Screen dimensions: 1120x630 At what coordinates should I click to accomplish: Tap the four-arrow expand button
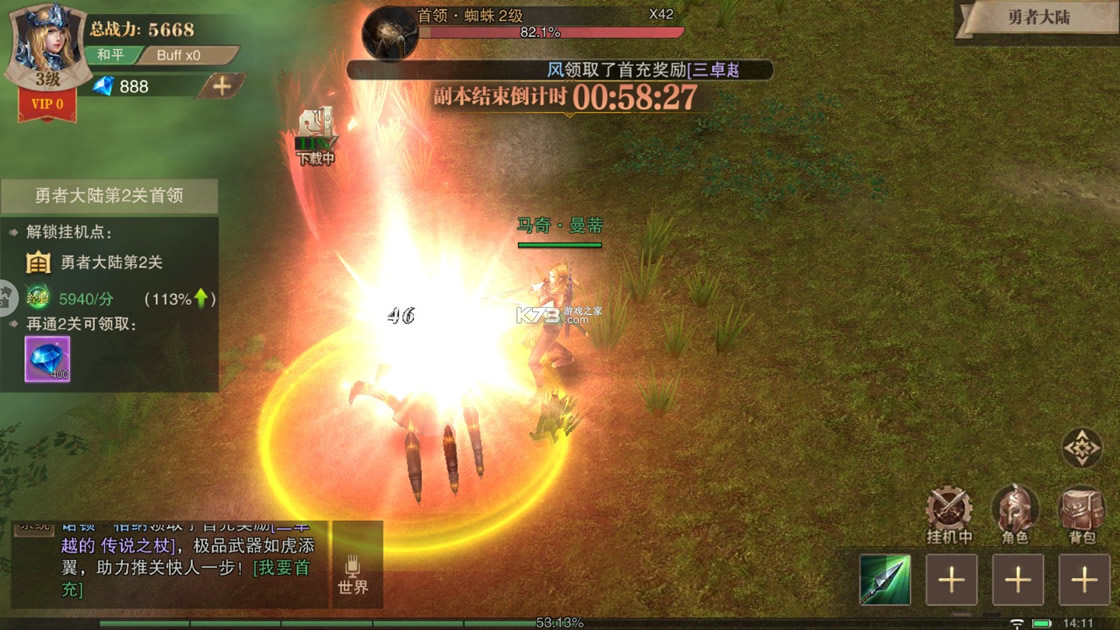[1081, 449]
